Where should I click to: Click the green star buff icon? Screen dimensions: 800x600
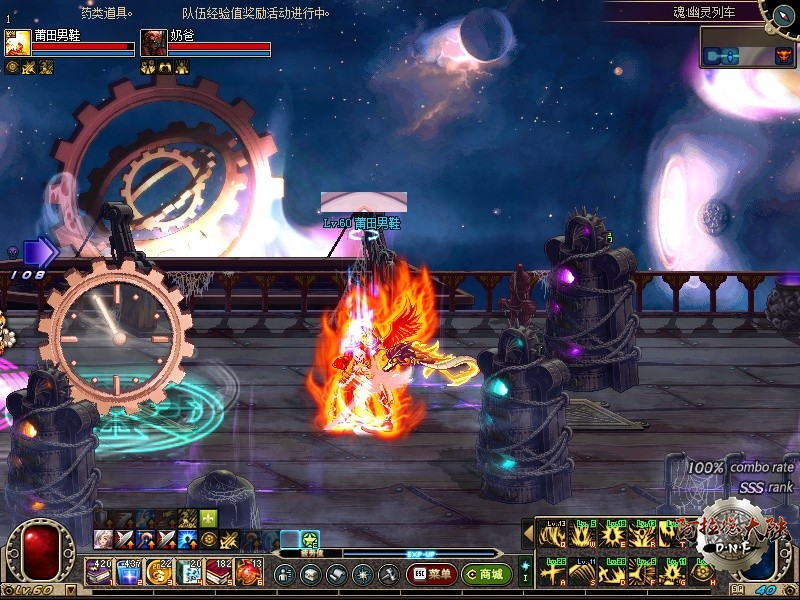pyautogui.click(x=310, y=540)
